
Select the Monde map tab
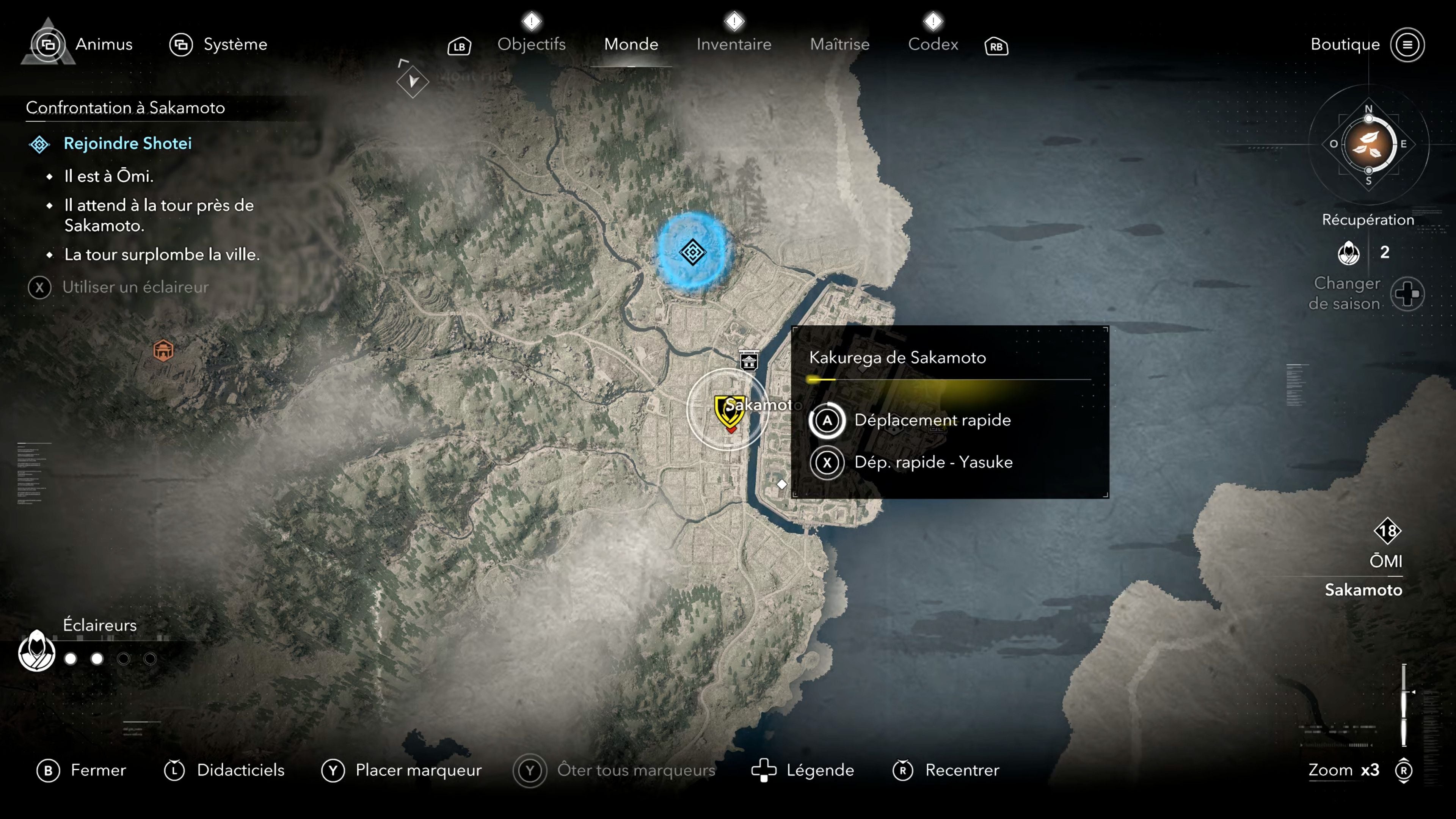pos(631,44)
